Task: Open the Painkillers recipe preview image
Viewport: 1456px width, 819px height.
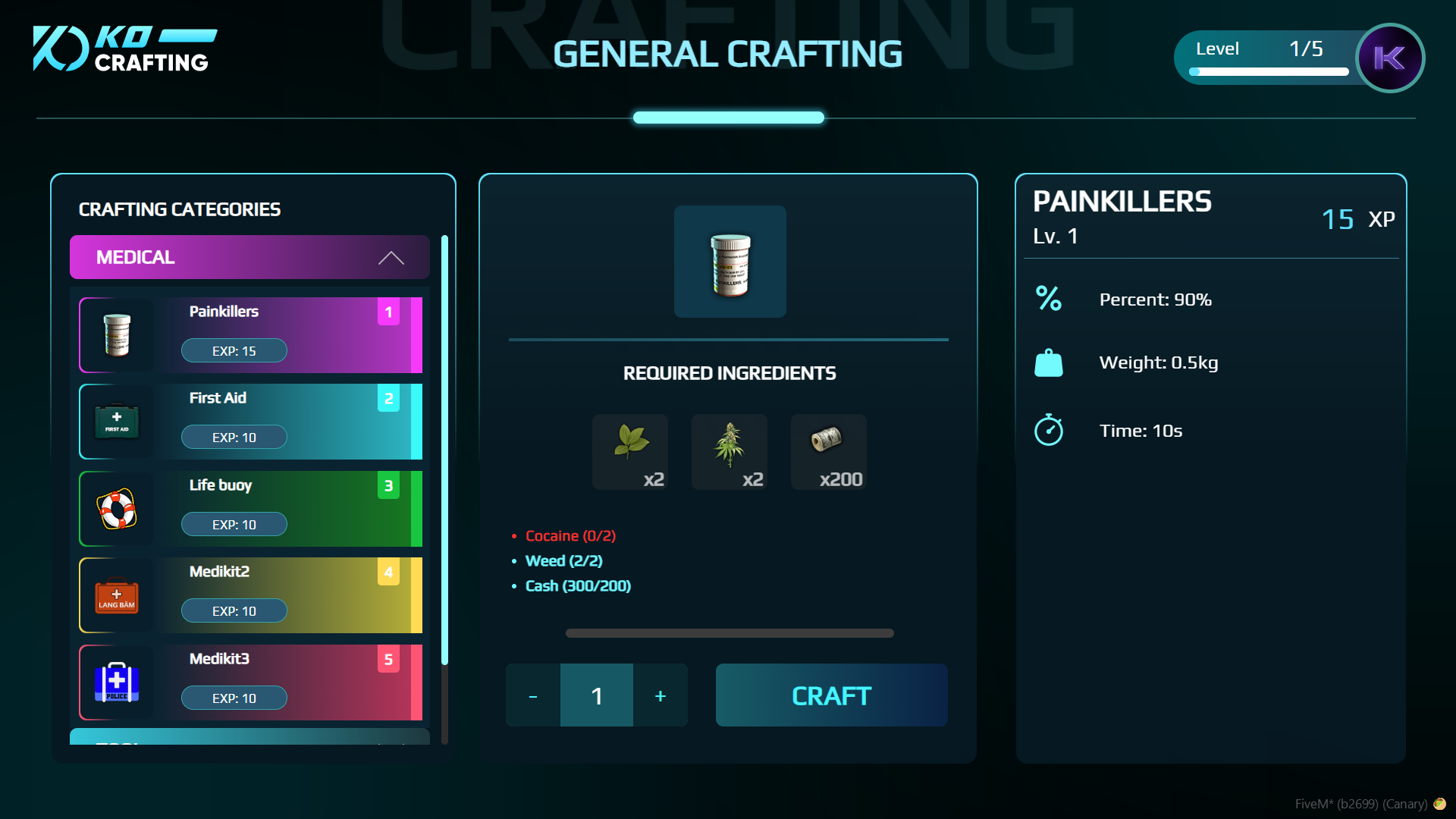Action: tap(730, 262)
